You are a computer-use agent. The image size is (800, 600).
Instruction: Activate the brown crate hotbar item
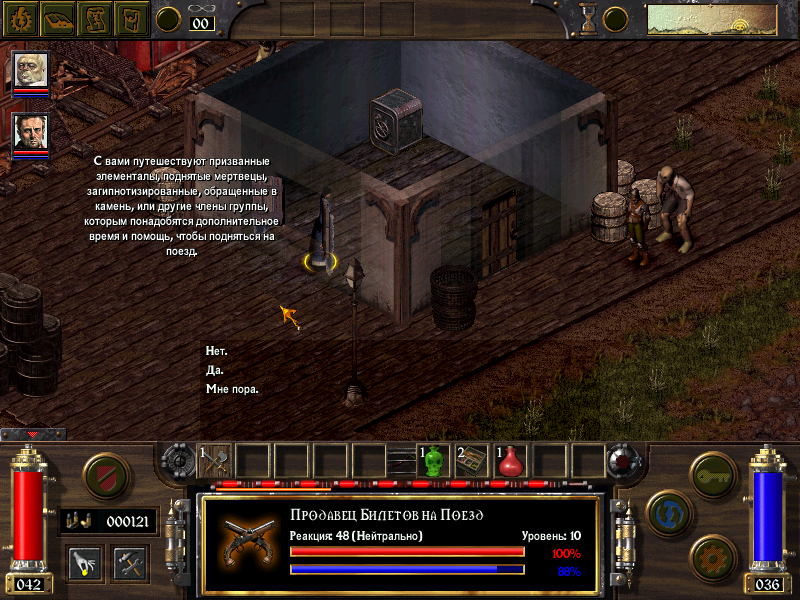pyautogui.click(x=472, y=461)
